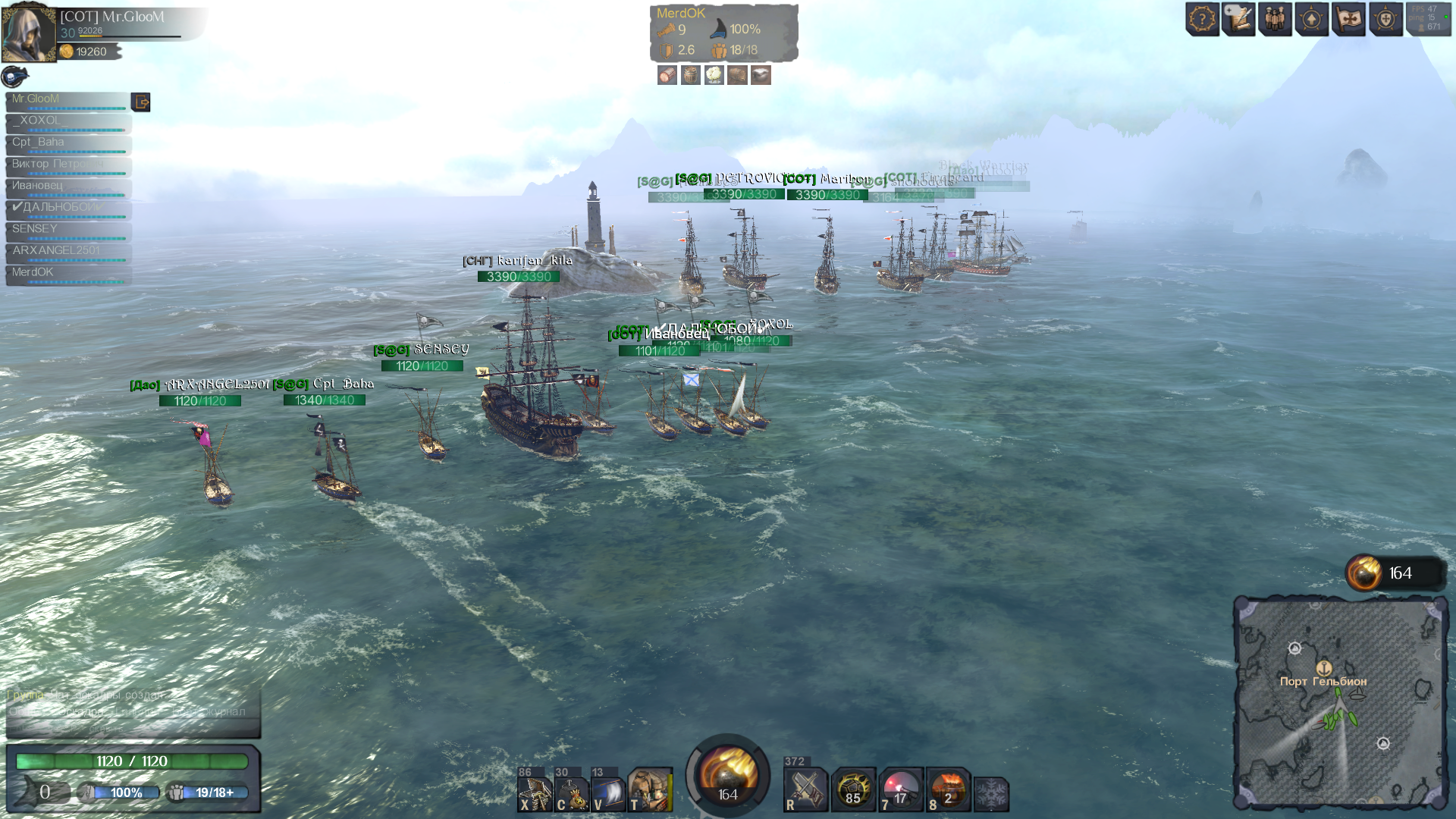Open the crew group icon

point(1275,19)
